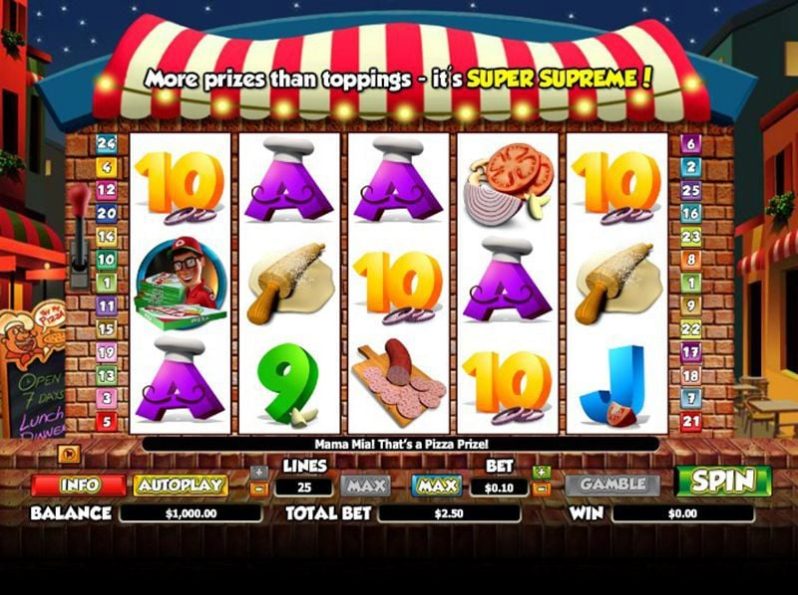Select payline number 5
Viewport: 798px width, 595px height.
point(106,422)
